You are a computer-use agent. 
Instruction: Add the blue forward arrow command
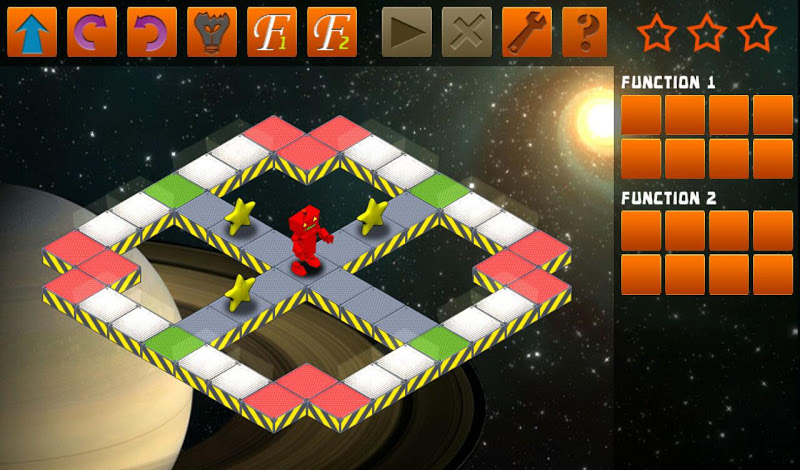(32, 32)
